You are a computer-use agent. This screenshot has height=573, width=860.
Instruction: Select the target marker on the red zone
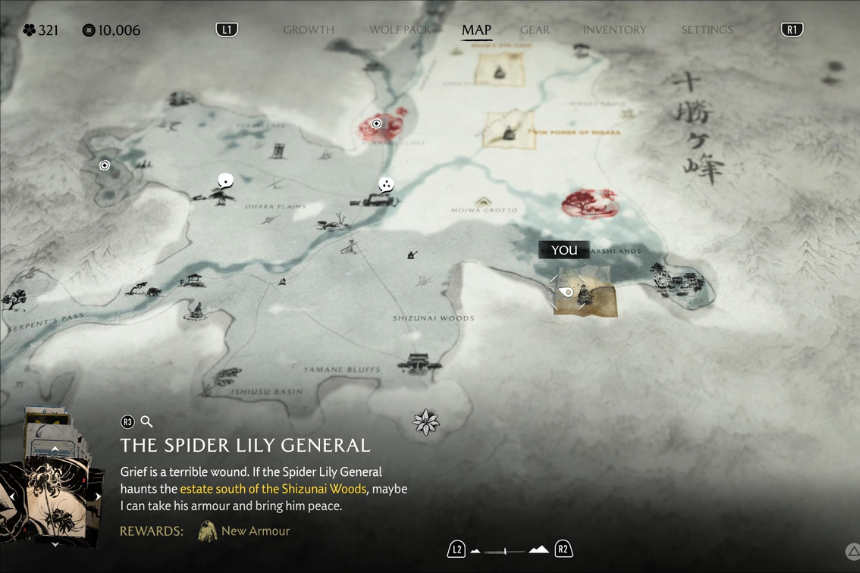click(377, 124)
